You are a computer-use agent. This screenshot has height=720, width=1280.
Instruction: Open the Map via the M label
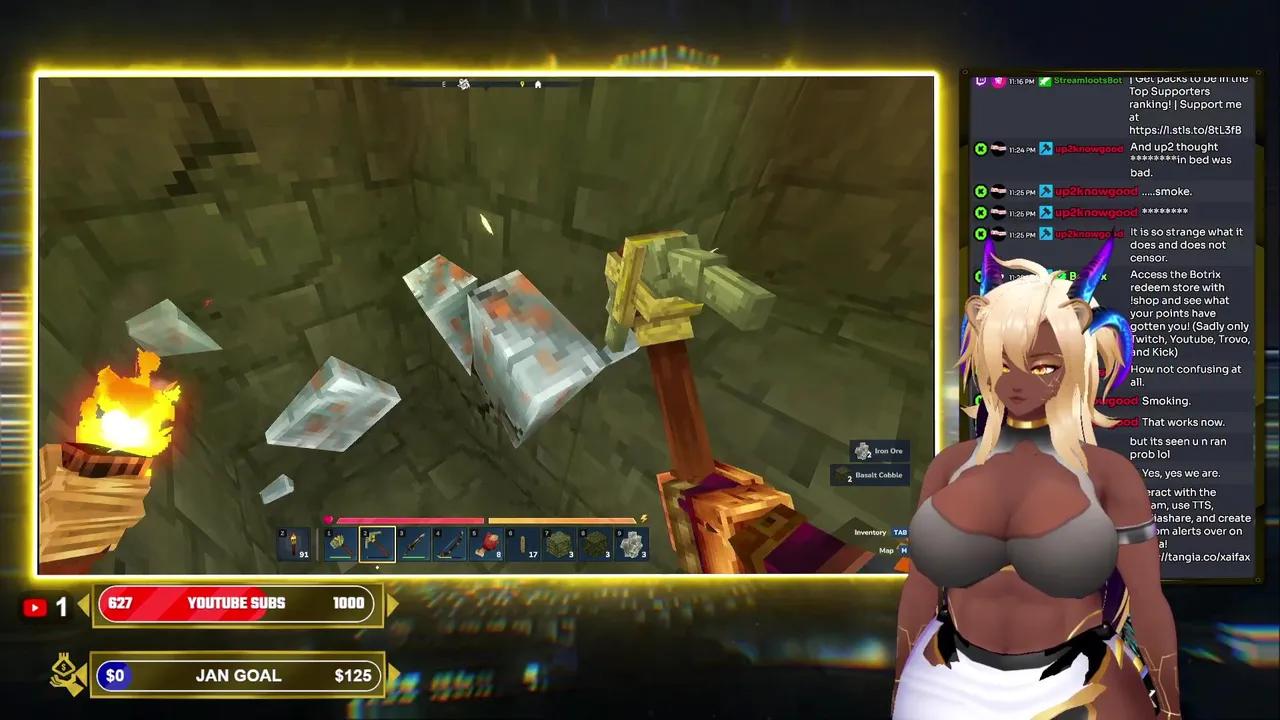click(904, 550)
